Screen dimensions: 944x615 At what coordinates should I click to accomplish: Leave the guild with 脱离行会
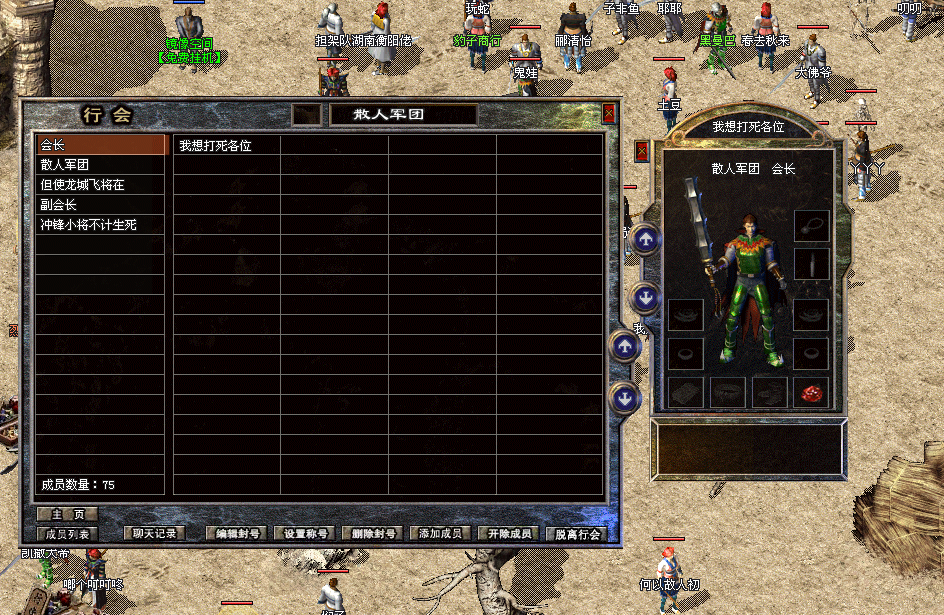tap(578, 534)
